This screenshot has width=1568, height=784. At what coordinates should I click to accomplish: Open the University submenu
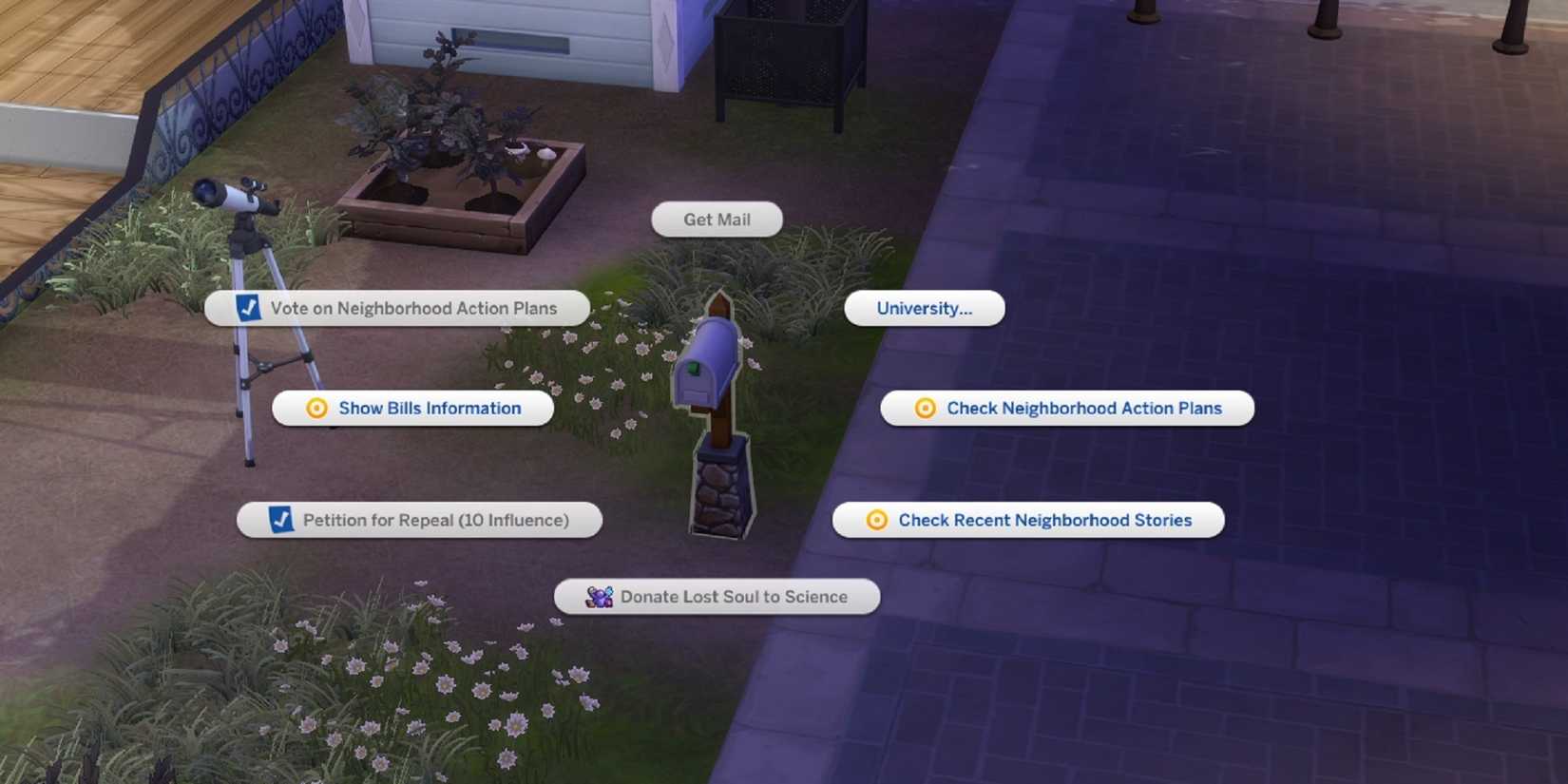tap(924, 308)
